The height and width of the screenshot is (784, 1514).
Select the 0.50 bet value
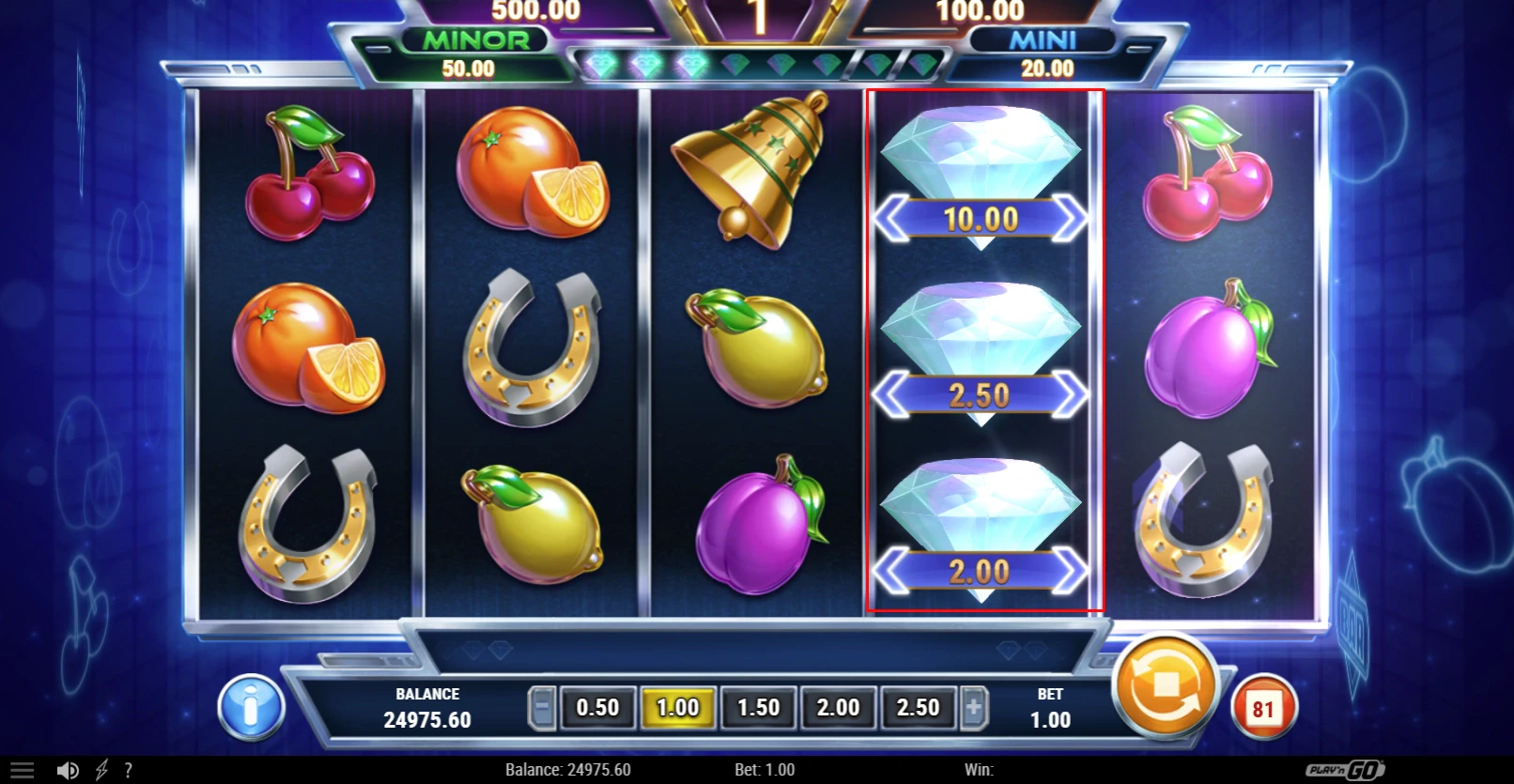(x=597, y=707)
